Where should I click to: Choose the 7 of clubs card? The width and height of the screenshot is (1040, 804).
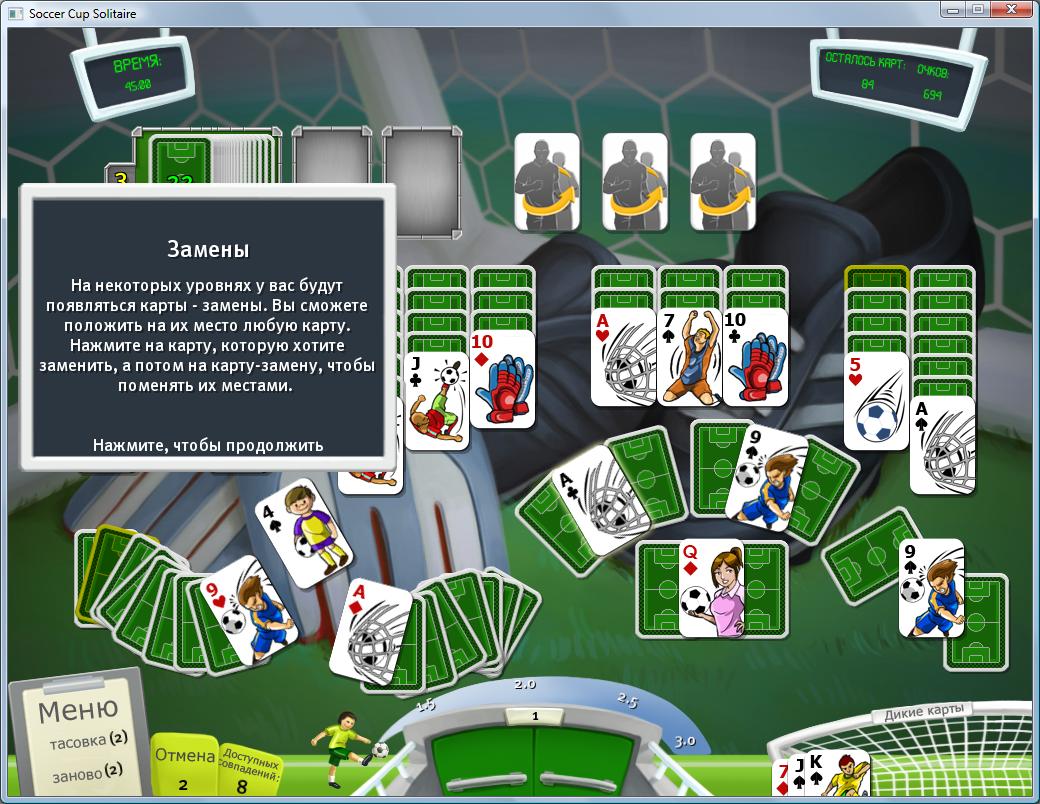pos(691,360)
